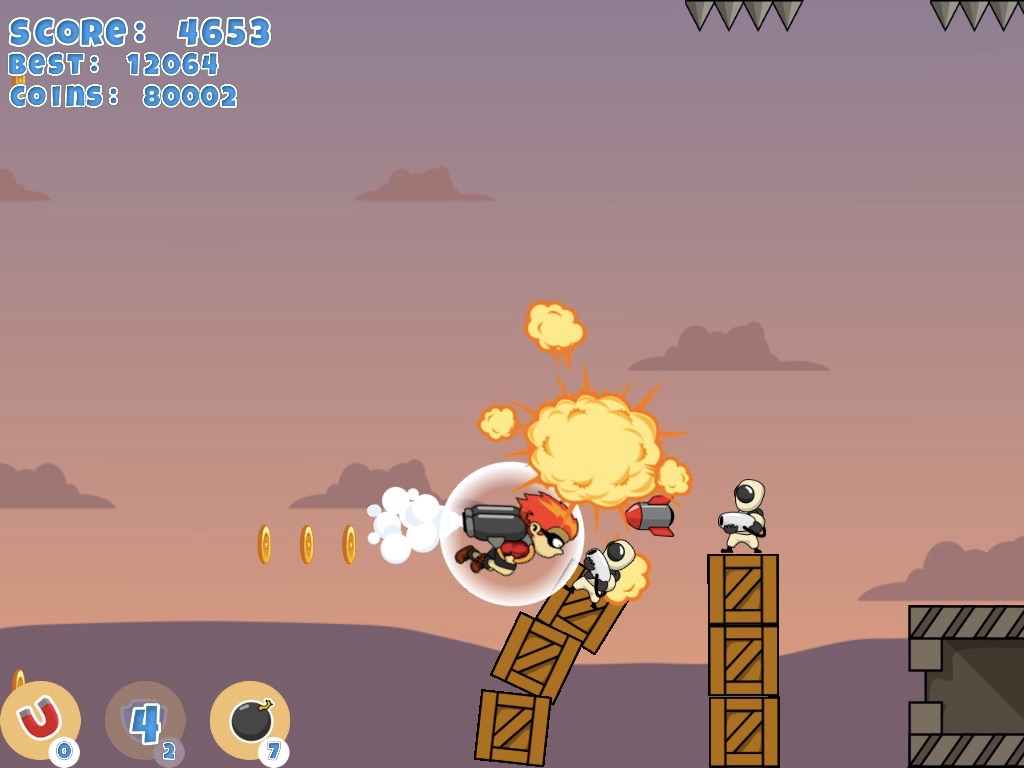Use the shield power-up button
The width and height of the screenshot is (1024, 768).
(145, 720)
